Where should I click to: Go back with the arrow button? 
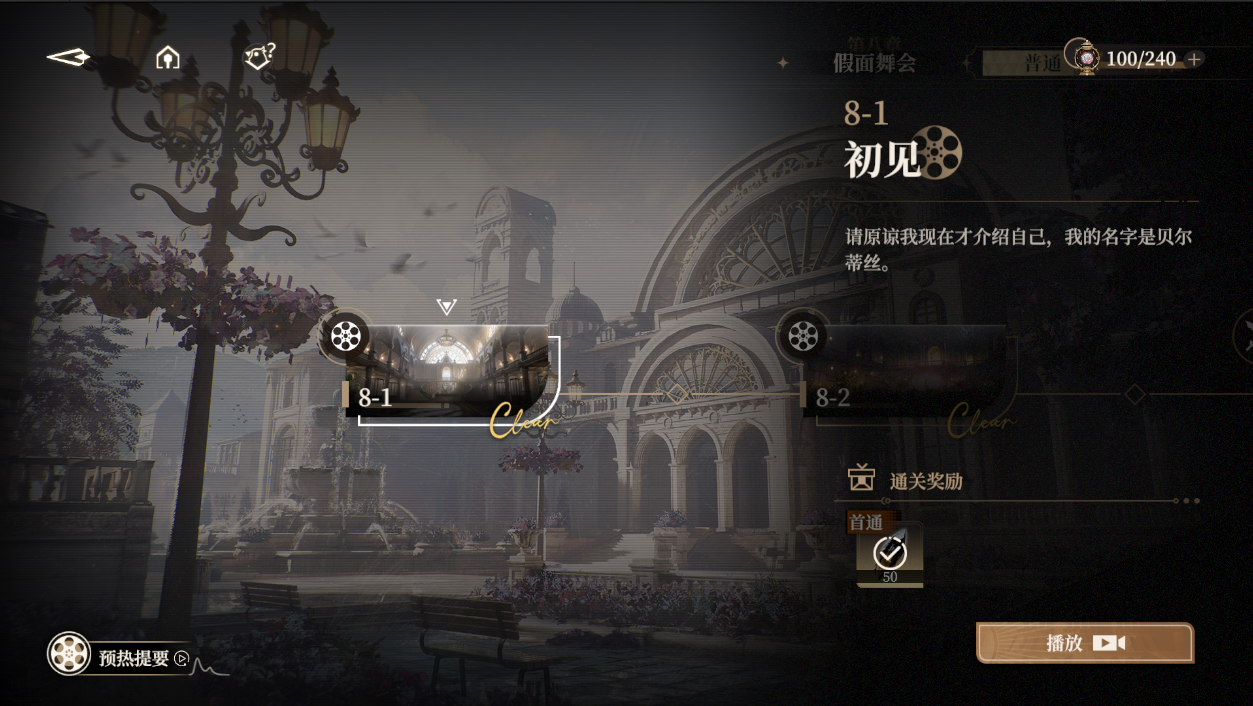pyautogui.click(x=68, y=57)
